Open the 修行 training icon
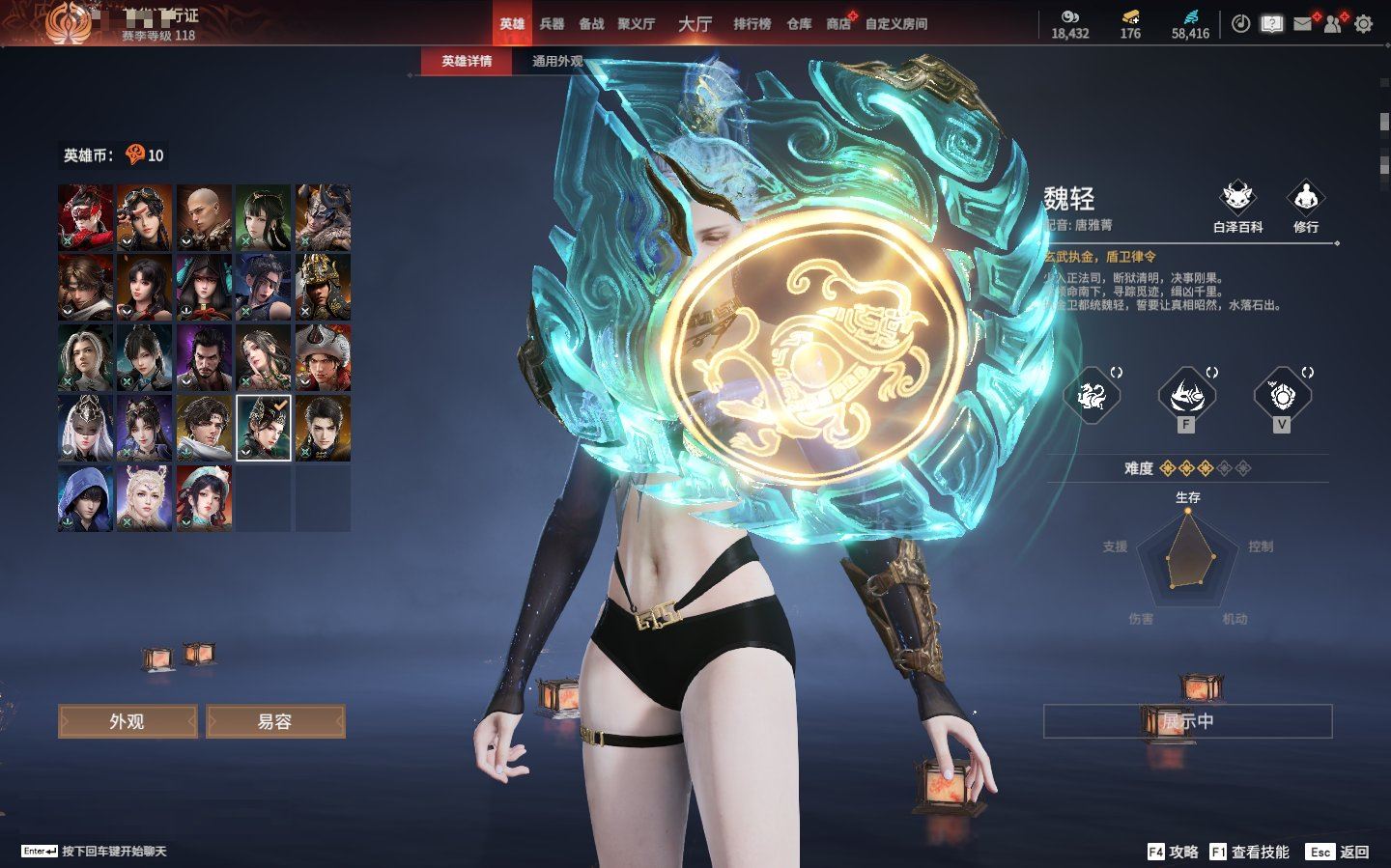Image resolution: width=1391 pixels, height=868 pixels. pyautogui.click(x=1305, y=205)
